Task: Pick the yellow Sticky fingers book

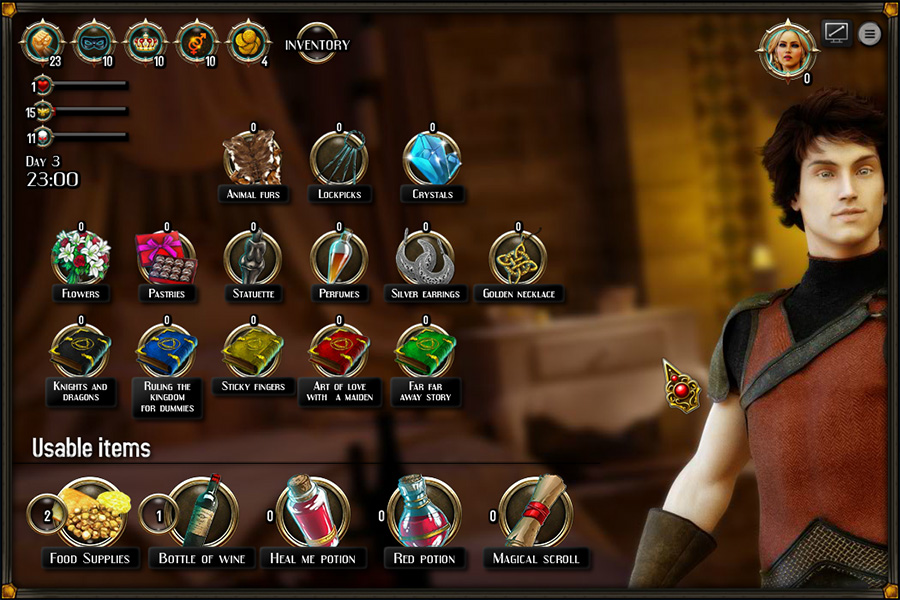Action: (252, 350)
